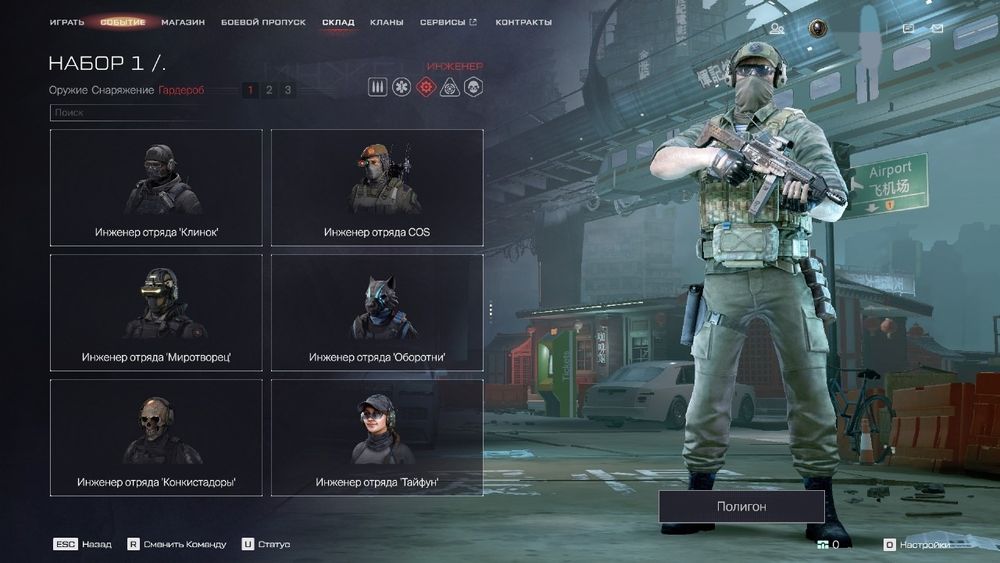
Task: Choose the medic class icon
Action: [x=402, y=88]
